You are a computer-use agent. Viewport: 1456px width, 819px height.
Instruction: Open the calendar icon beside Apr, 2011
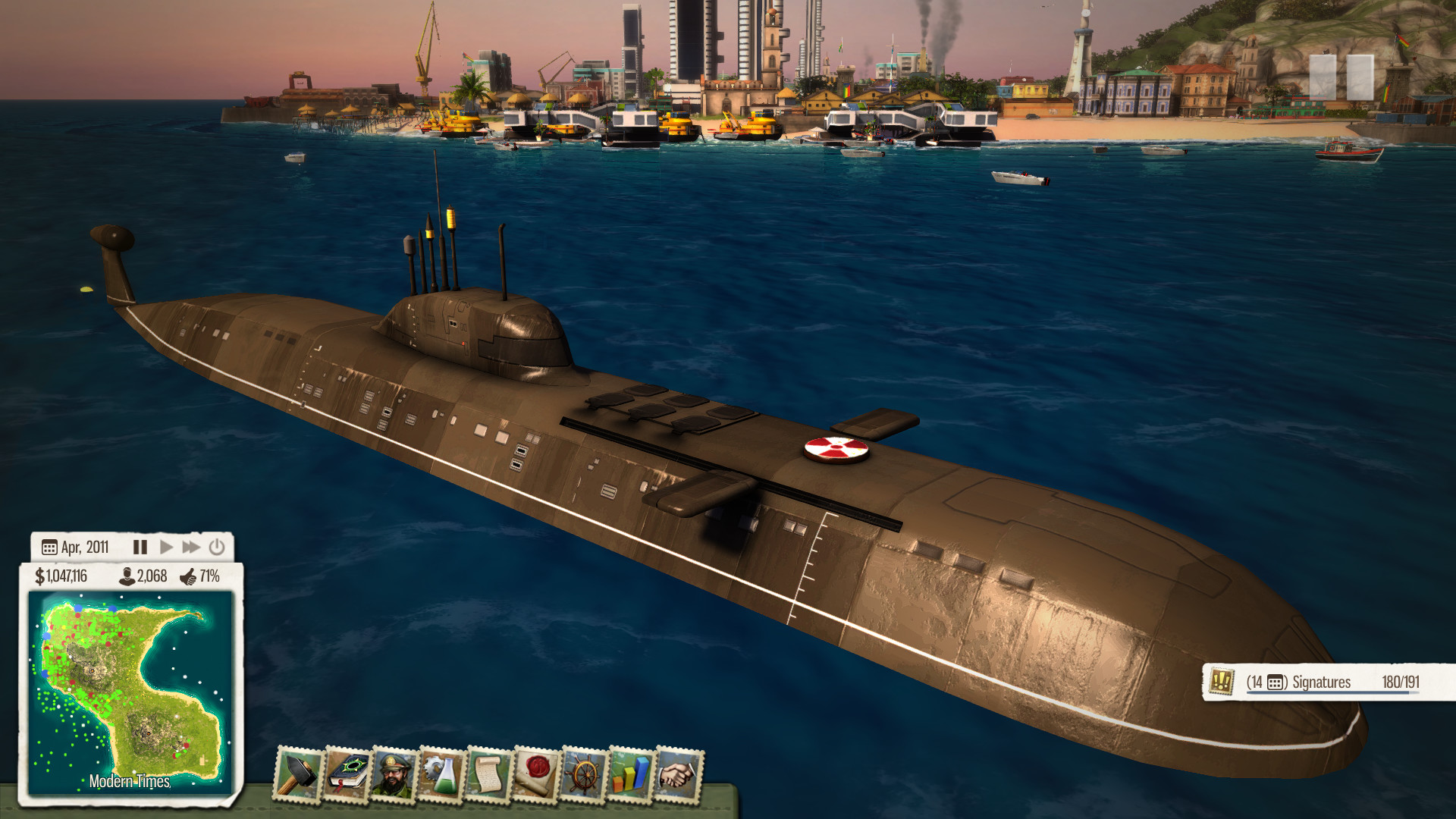point(50,547)
